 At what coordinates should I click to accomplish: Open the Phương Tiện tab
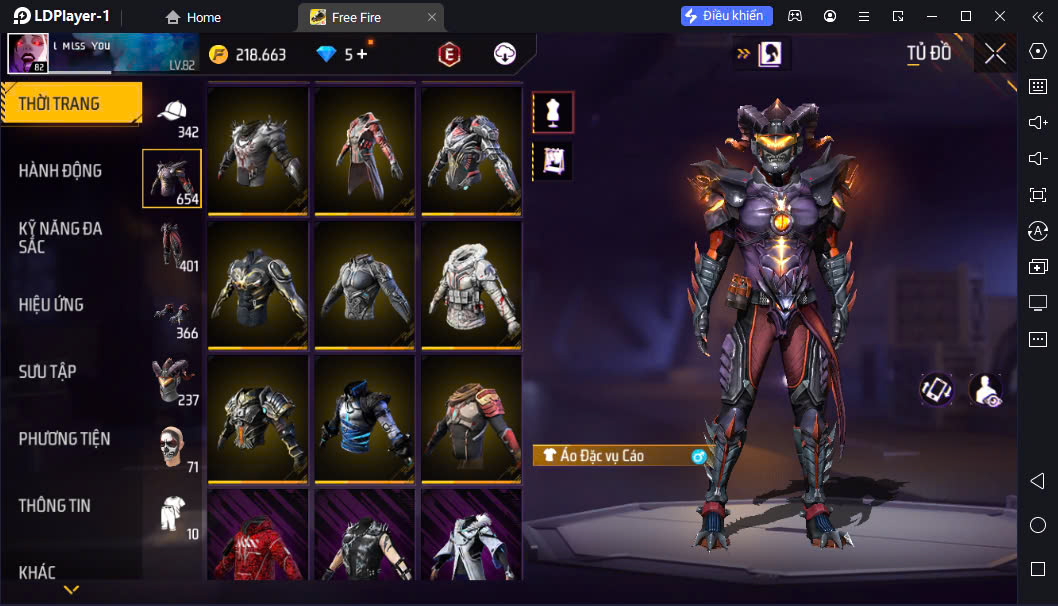coord(64,439)
